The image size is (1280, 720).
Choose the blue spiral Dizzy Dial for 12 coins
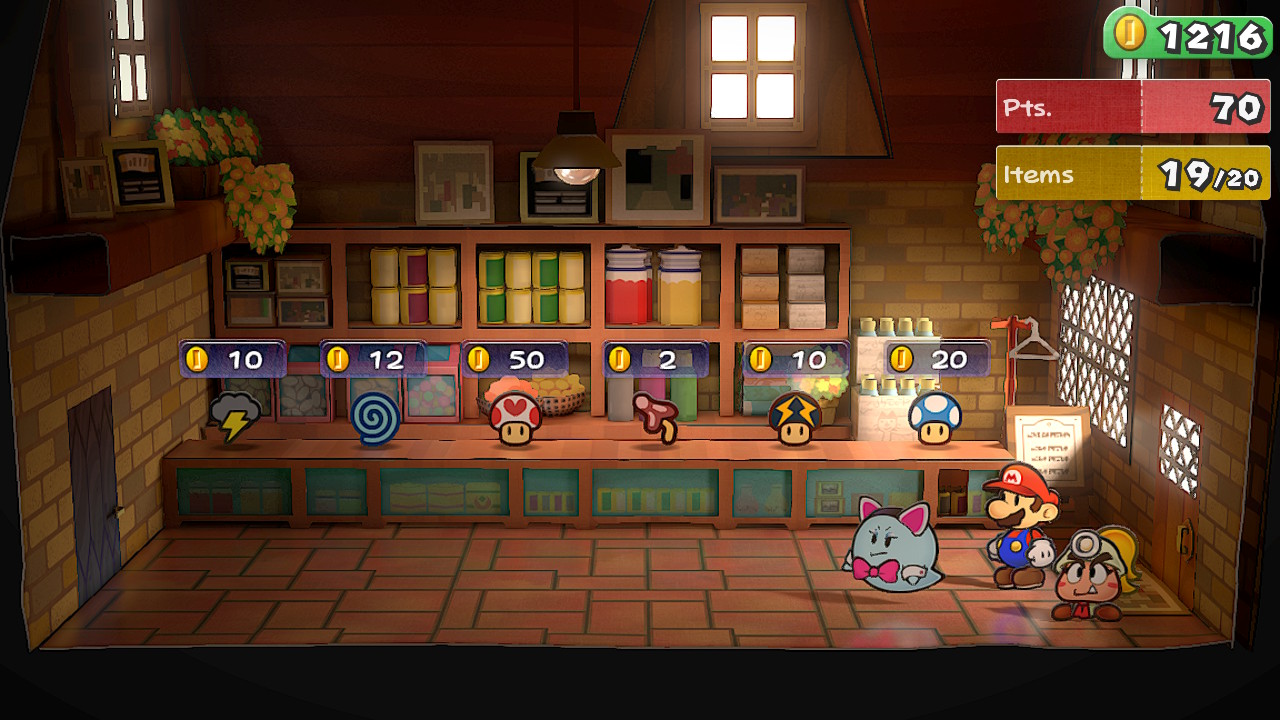[375, 419]
